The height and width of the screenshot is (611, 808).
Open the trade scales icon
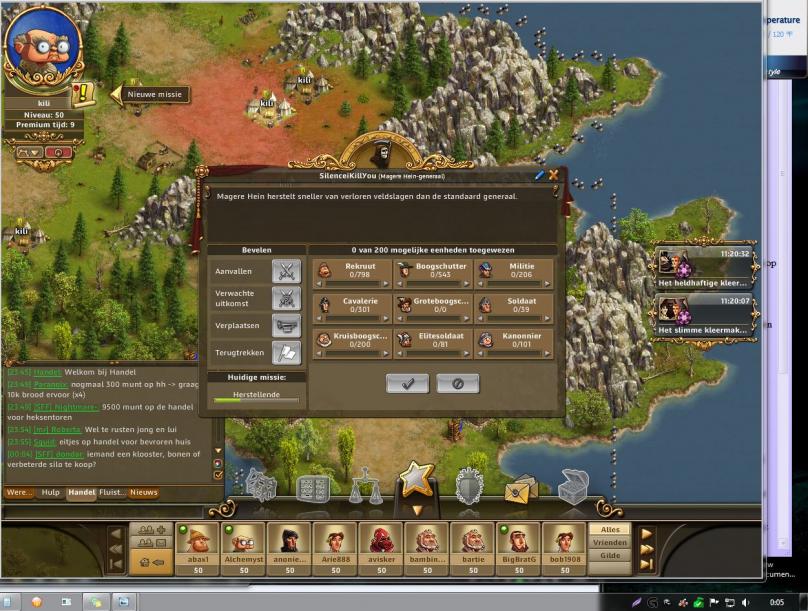pyautogui.click(x=364, y=487)
